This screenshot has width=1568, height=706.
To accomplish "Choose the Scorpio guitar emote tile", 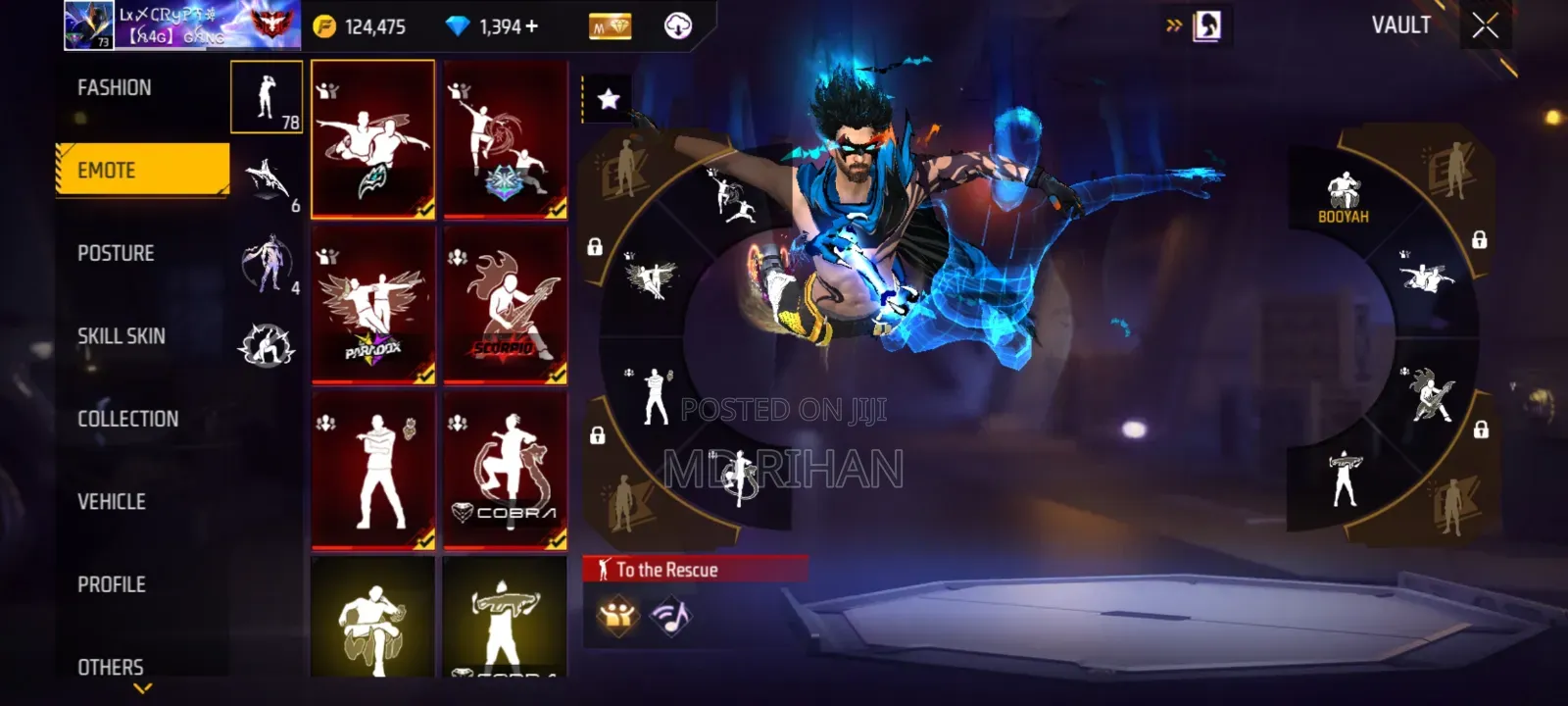I will [505, 304].
